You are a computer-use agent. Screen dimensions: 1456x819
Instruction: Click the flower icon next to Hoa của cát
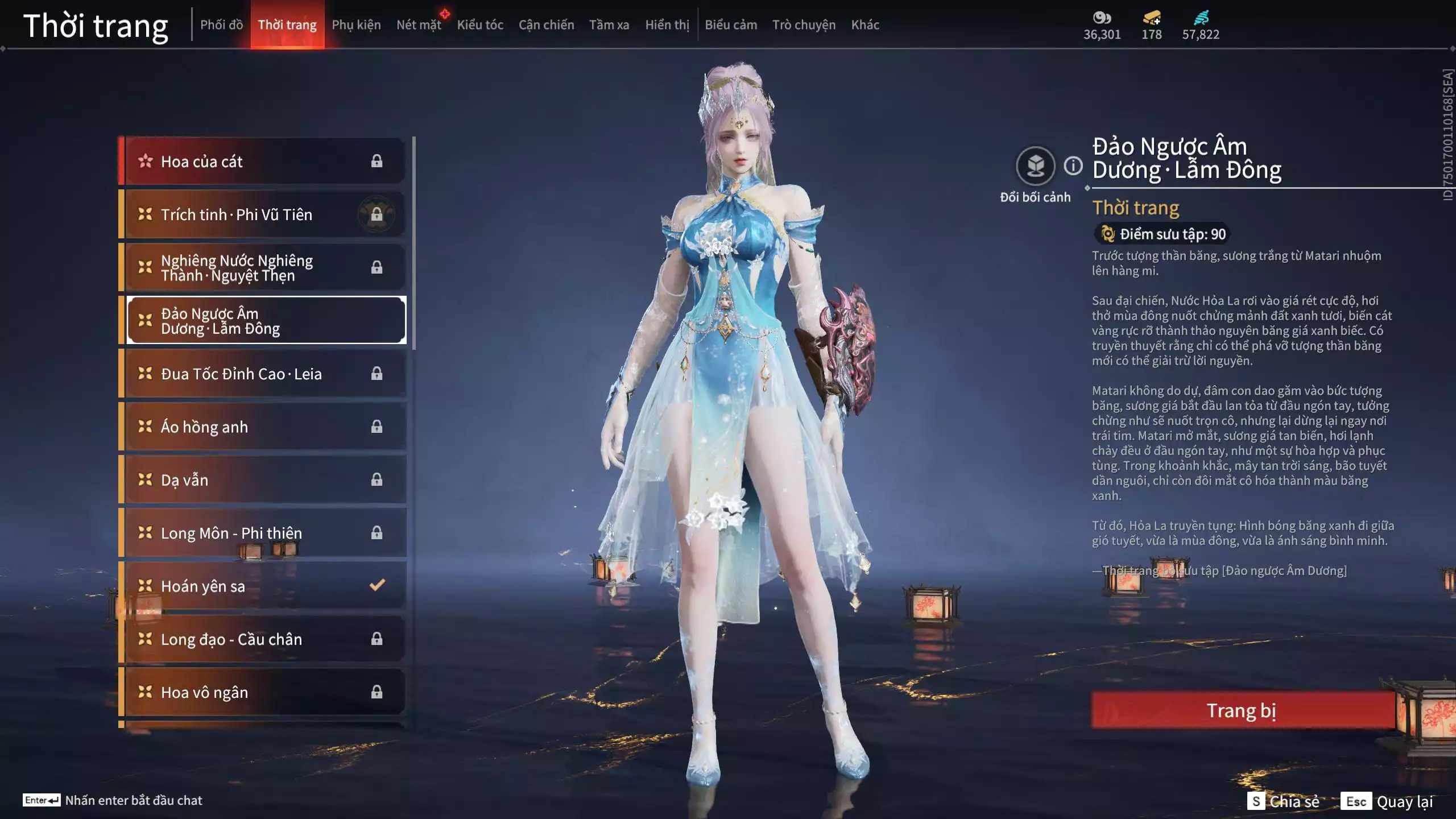point(146,161)
